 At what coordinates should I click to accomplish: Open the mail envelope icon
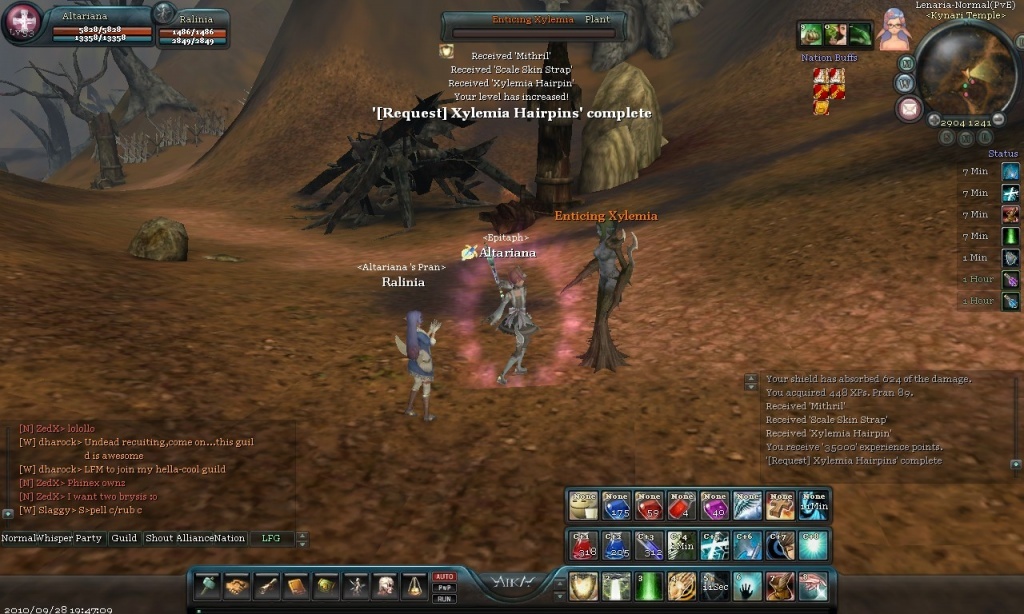click(908, 109)
